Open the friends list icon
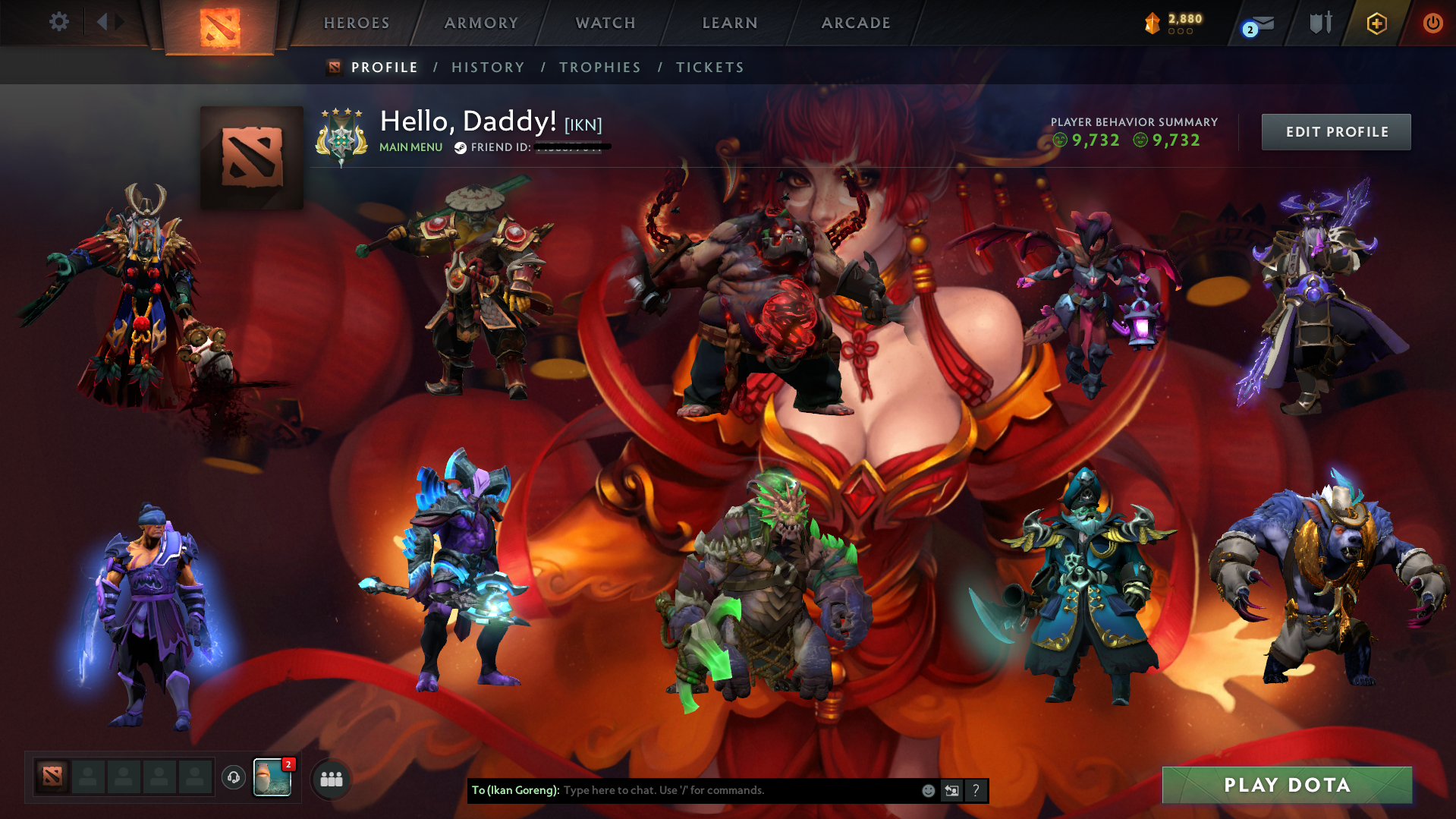1456x819 pixels. (x=330, y=779)
